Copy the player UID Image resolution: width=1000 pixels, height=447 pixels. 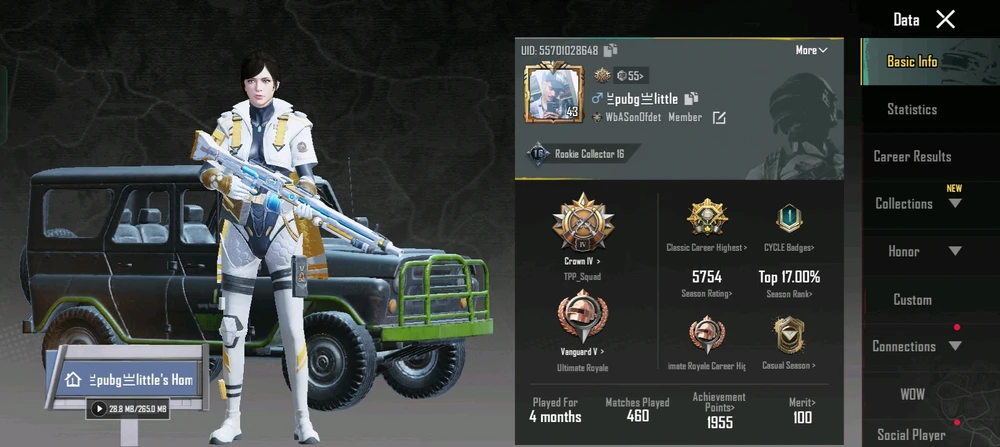[x=611, y=50]
